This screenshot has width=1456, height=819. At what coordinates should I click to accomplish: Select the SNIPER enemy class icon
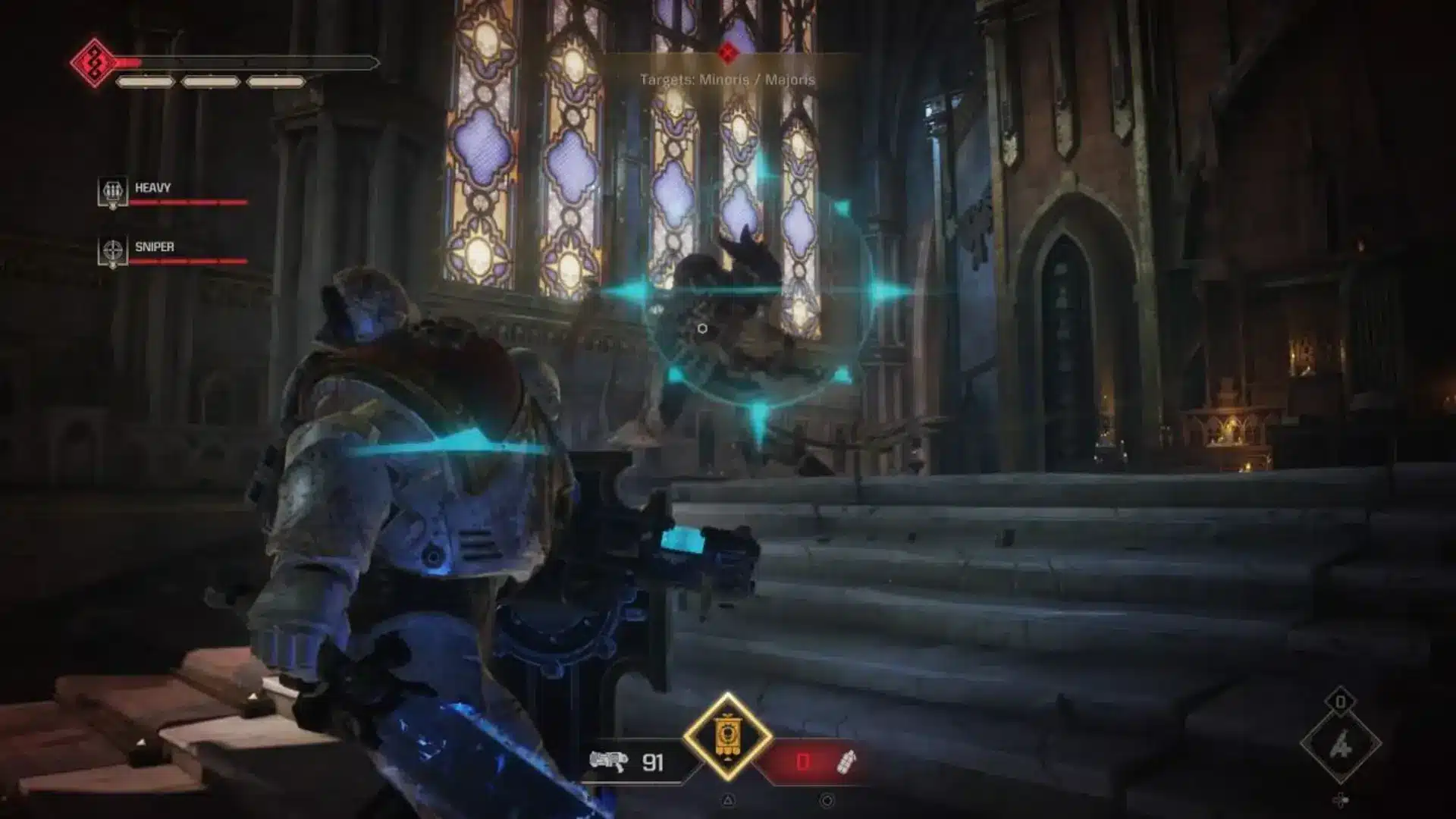(x=112, y=247)
